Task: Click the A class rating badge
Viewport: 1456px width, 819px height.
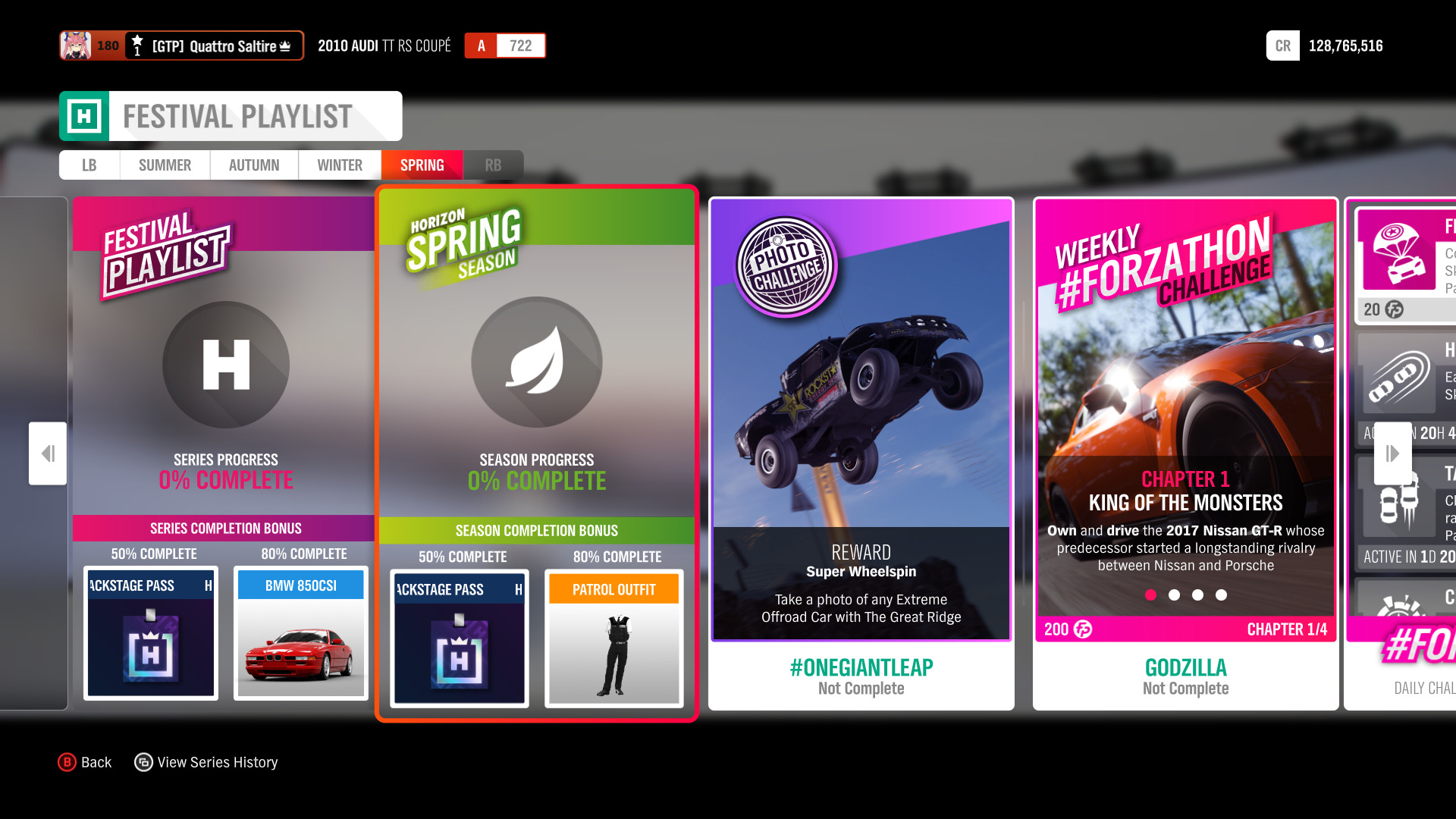Action: tap(481, 45)
